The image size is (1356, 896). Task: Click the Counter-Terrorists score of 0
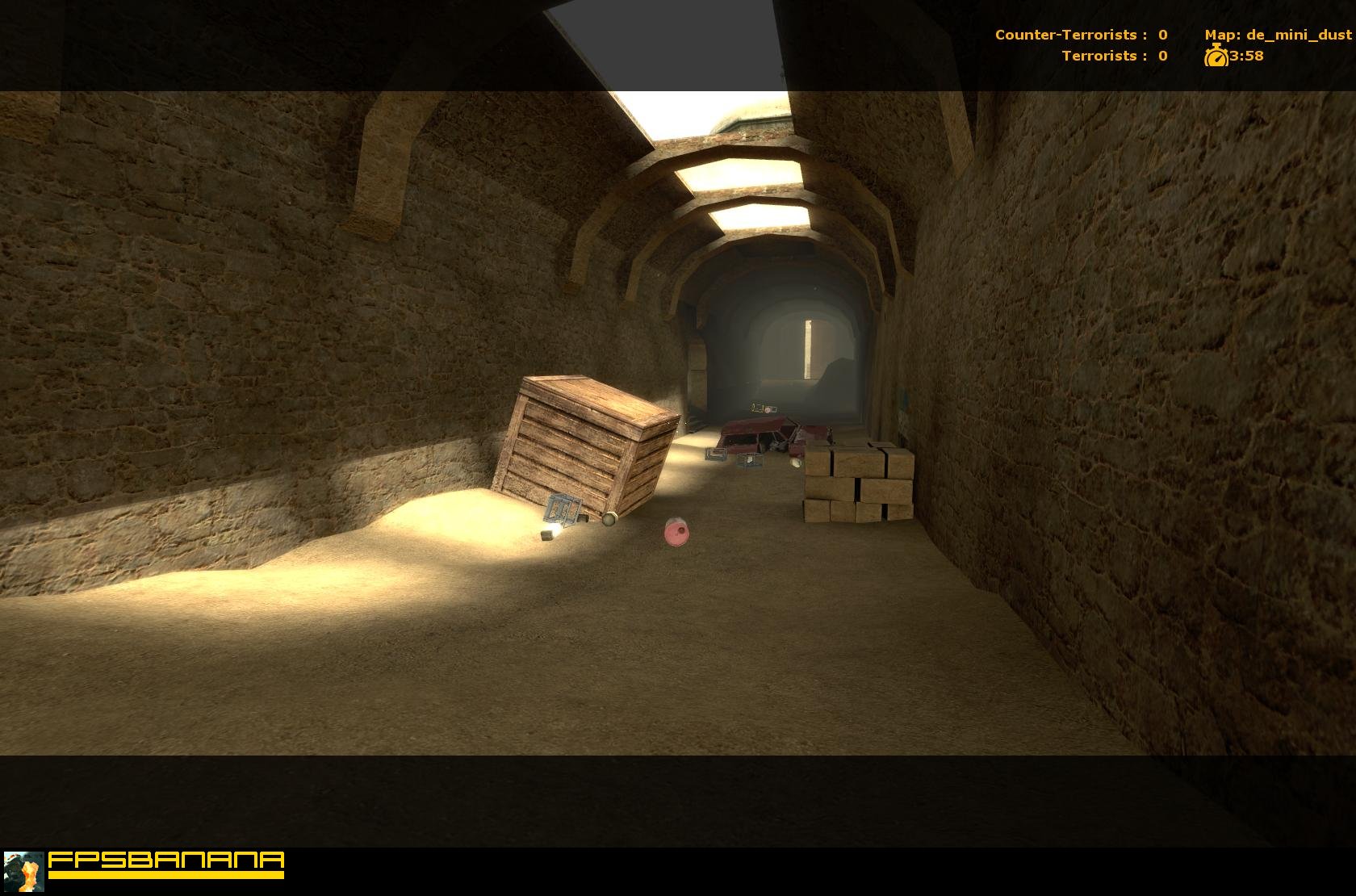point(1162,34)
